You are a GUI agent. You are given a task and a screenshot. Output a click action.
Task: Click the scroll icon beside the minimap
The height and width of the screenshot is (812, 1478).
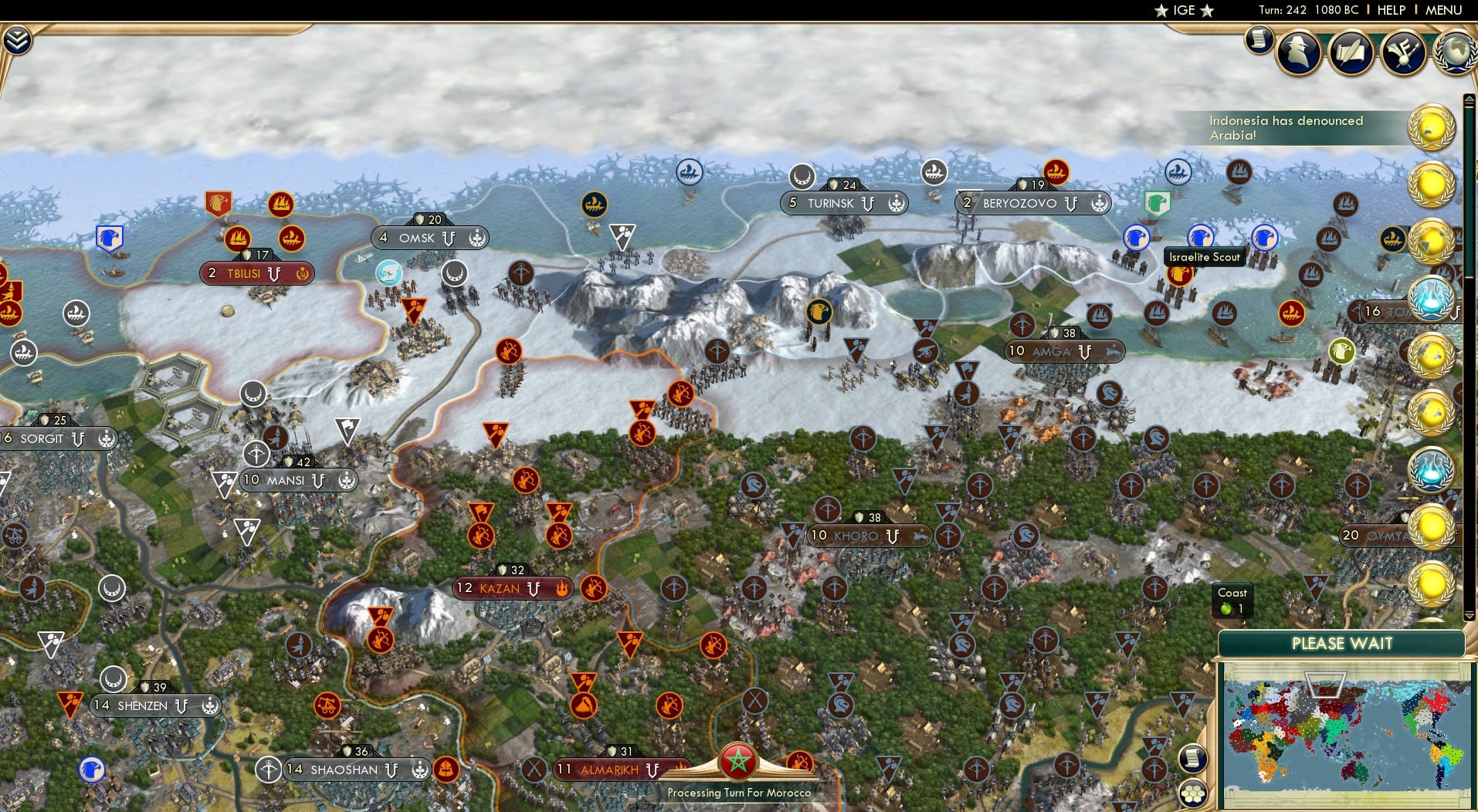[x=1192, y=759]
